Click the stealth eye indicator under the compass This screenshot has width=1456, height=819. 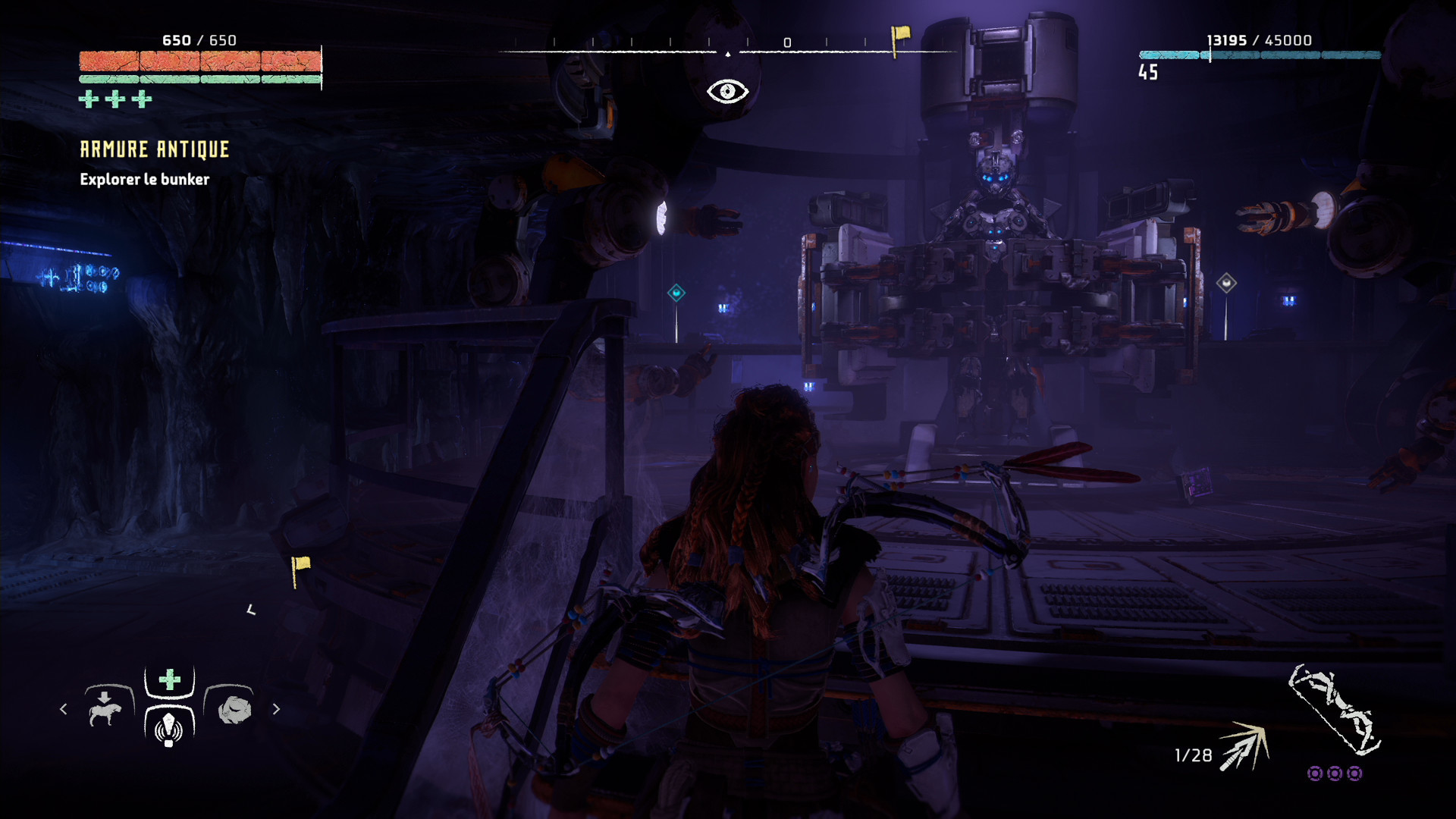[x=726, y=90]
